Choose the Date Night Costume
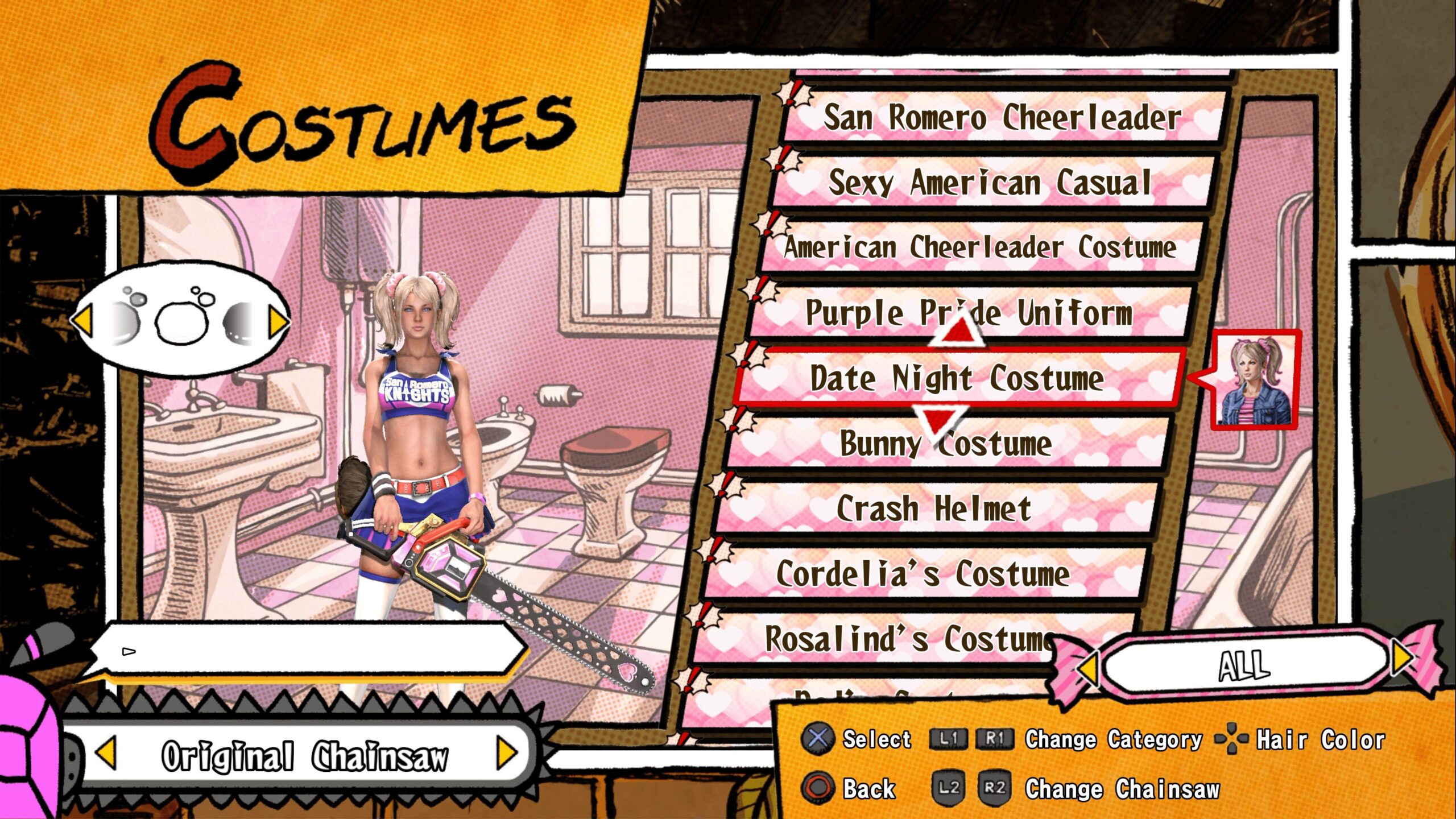The image size is (1456, 819). 957,378
